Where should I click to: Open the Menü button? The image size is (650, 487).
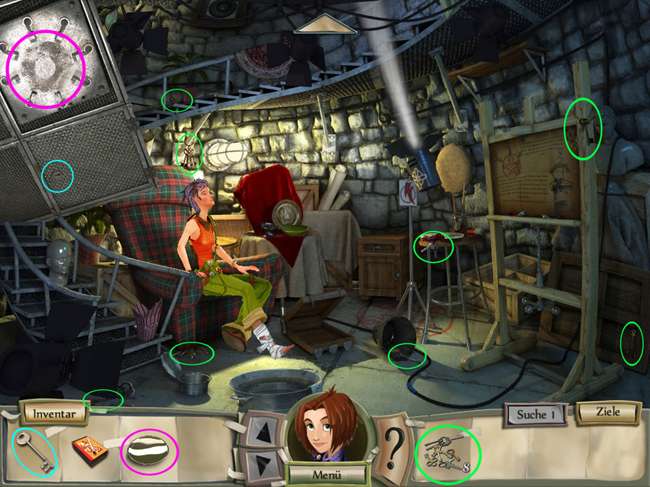click(322, 473)
